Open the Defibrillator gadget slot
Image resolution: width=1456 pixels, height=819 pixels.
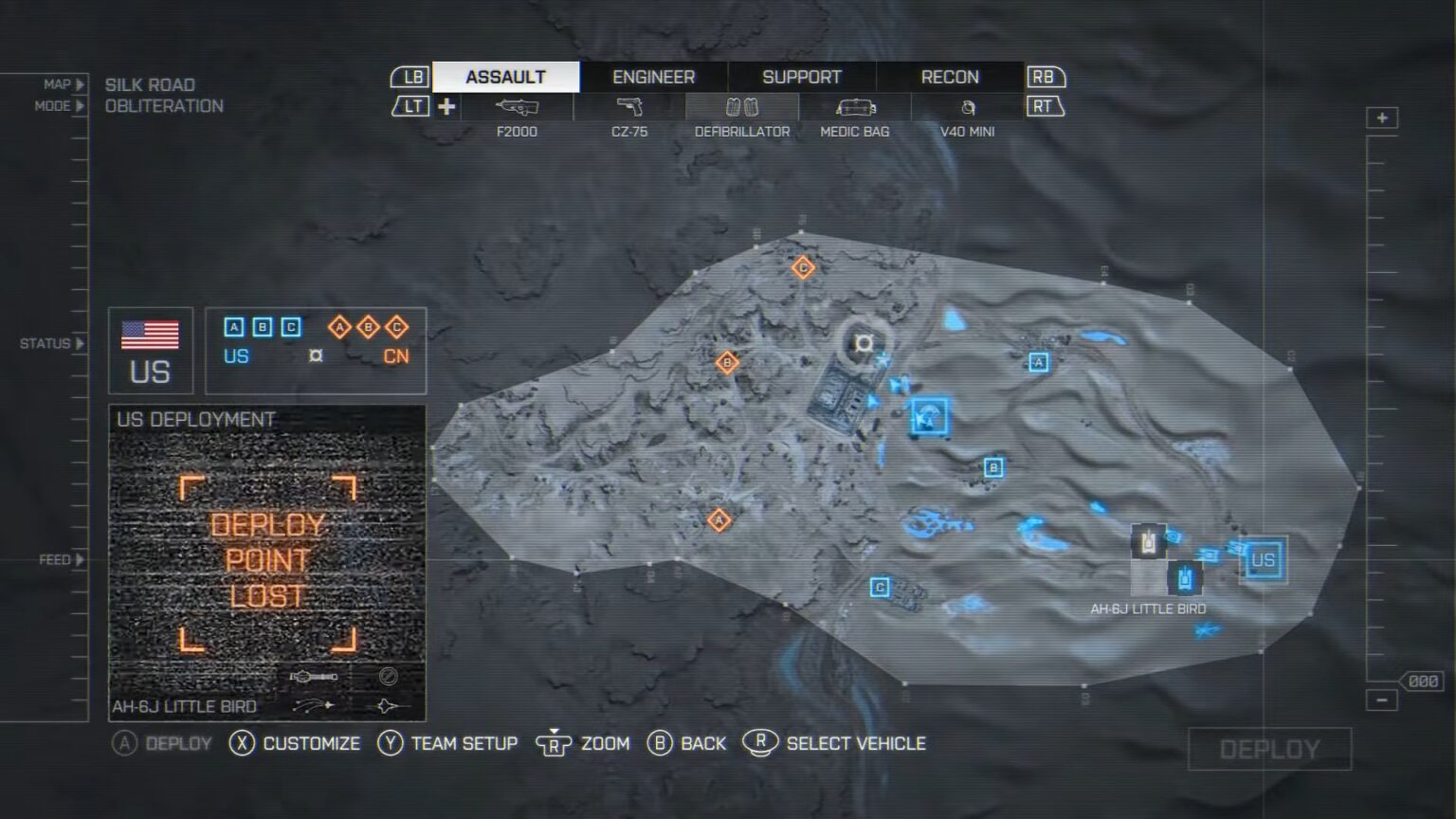click(x=742, y=107)
